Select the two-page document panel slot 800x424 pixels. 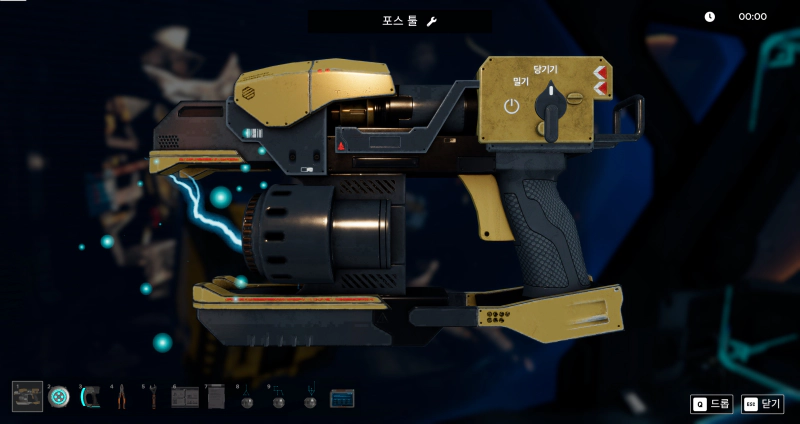184,397
